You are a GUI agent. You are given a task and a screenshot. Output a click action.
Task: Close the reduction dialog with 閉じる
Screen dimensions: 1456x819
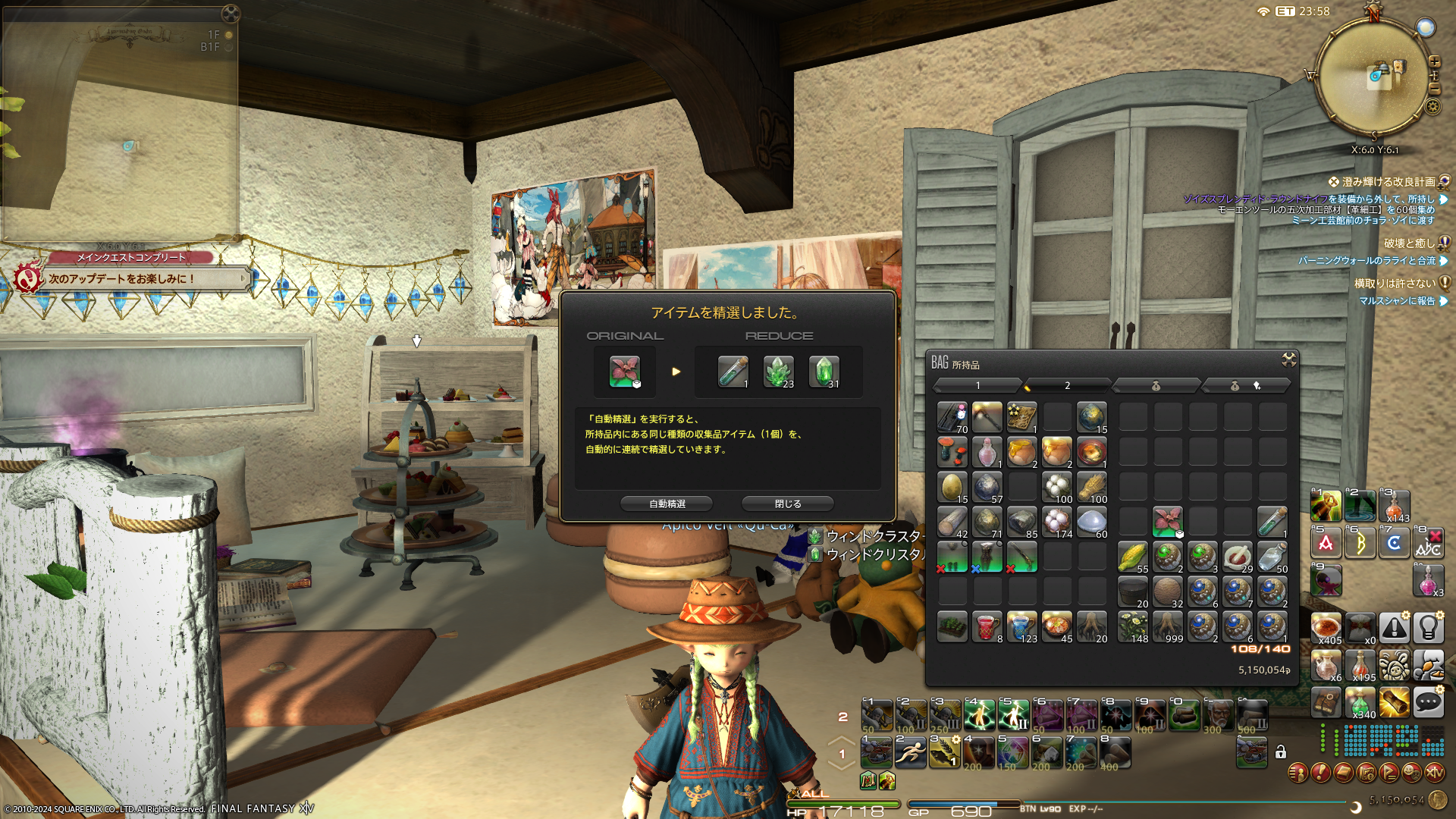coord(787,504)
